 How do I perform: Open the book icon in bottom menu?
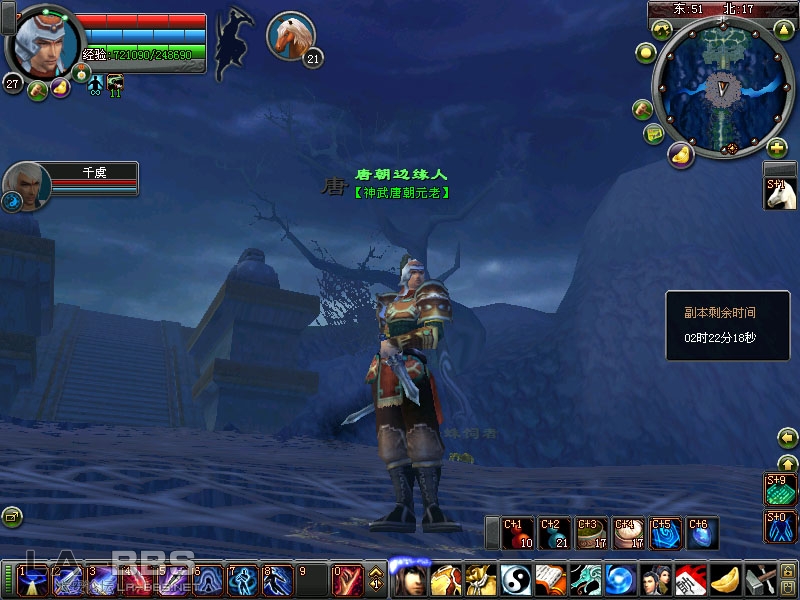[x=550, y=581]
